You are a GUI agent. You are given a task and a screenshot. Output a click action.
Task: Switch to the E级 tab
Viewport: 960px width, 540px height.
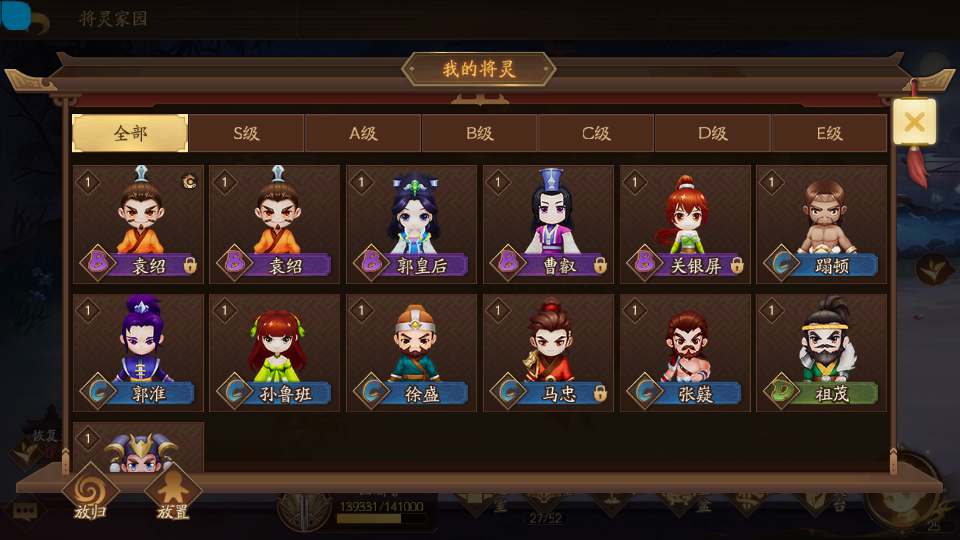(829, 133)
